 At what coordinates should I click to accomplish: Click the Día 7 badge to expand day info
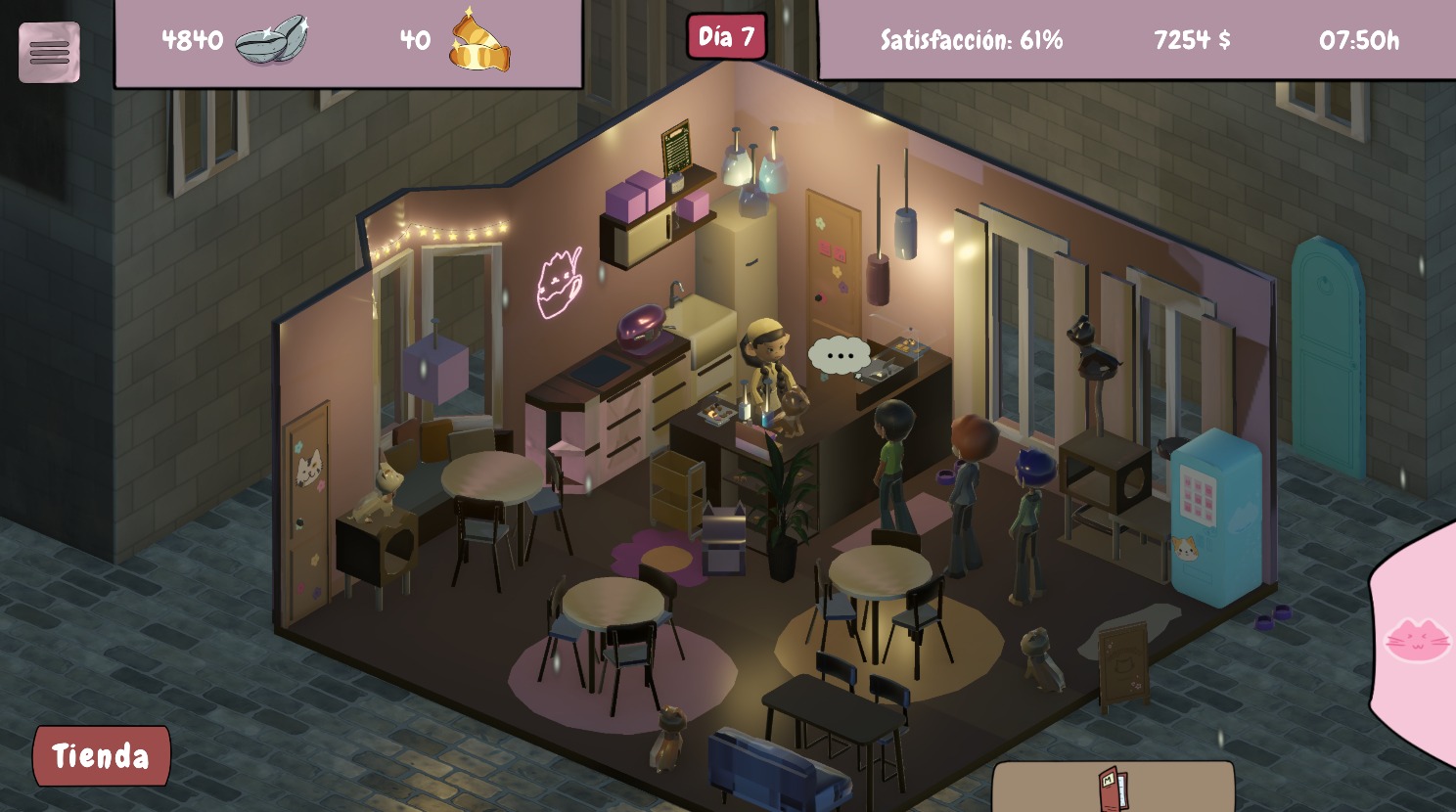[x=727, y=34]
